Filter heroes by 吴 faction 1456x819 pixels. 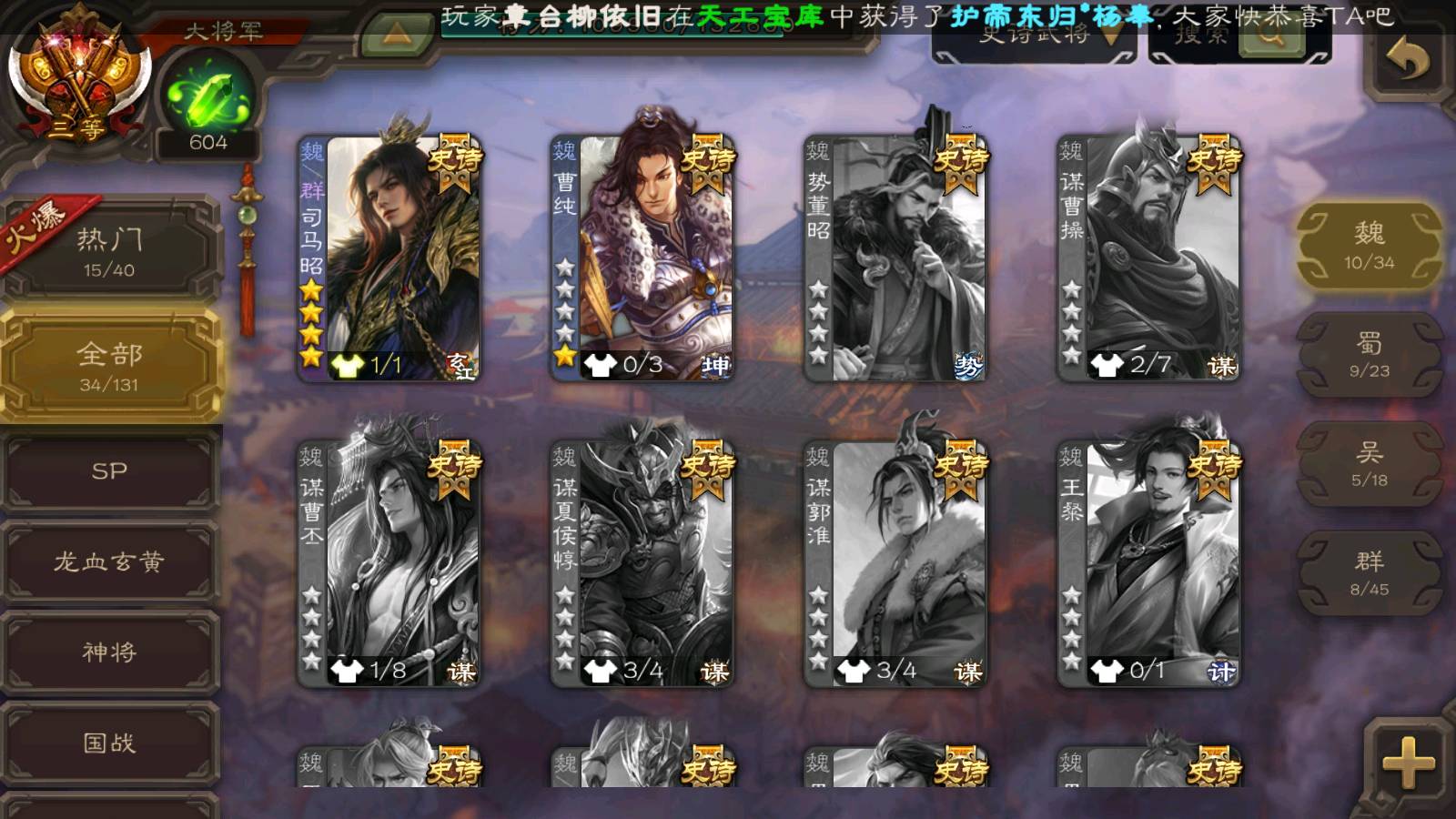point(1369,464)
